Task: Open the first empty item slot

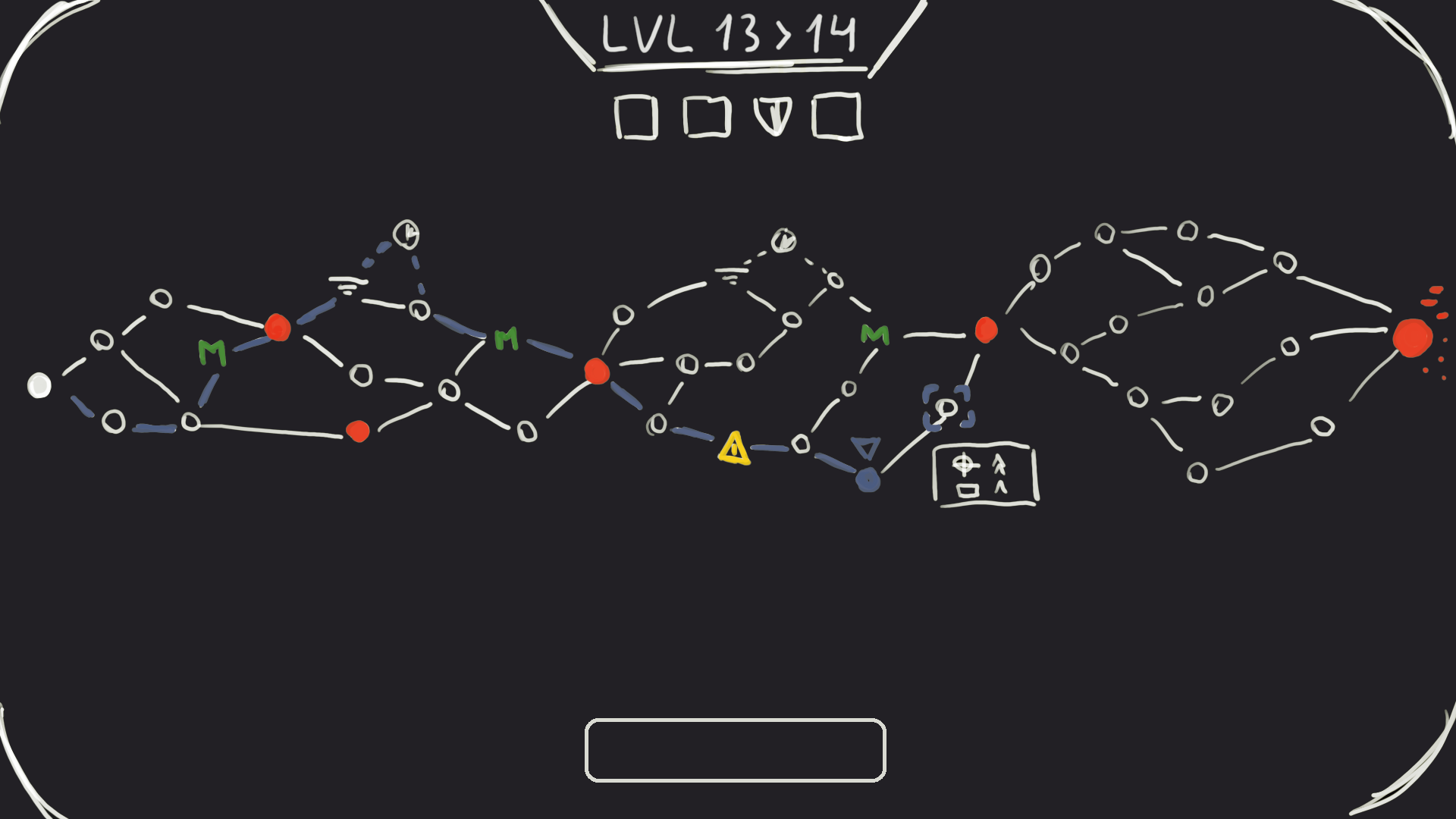Action: (637, 118)
